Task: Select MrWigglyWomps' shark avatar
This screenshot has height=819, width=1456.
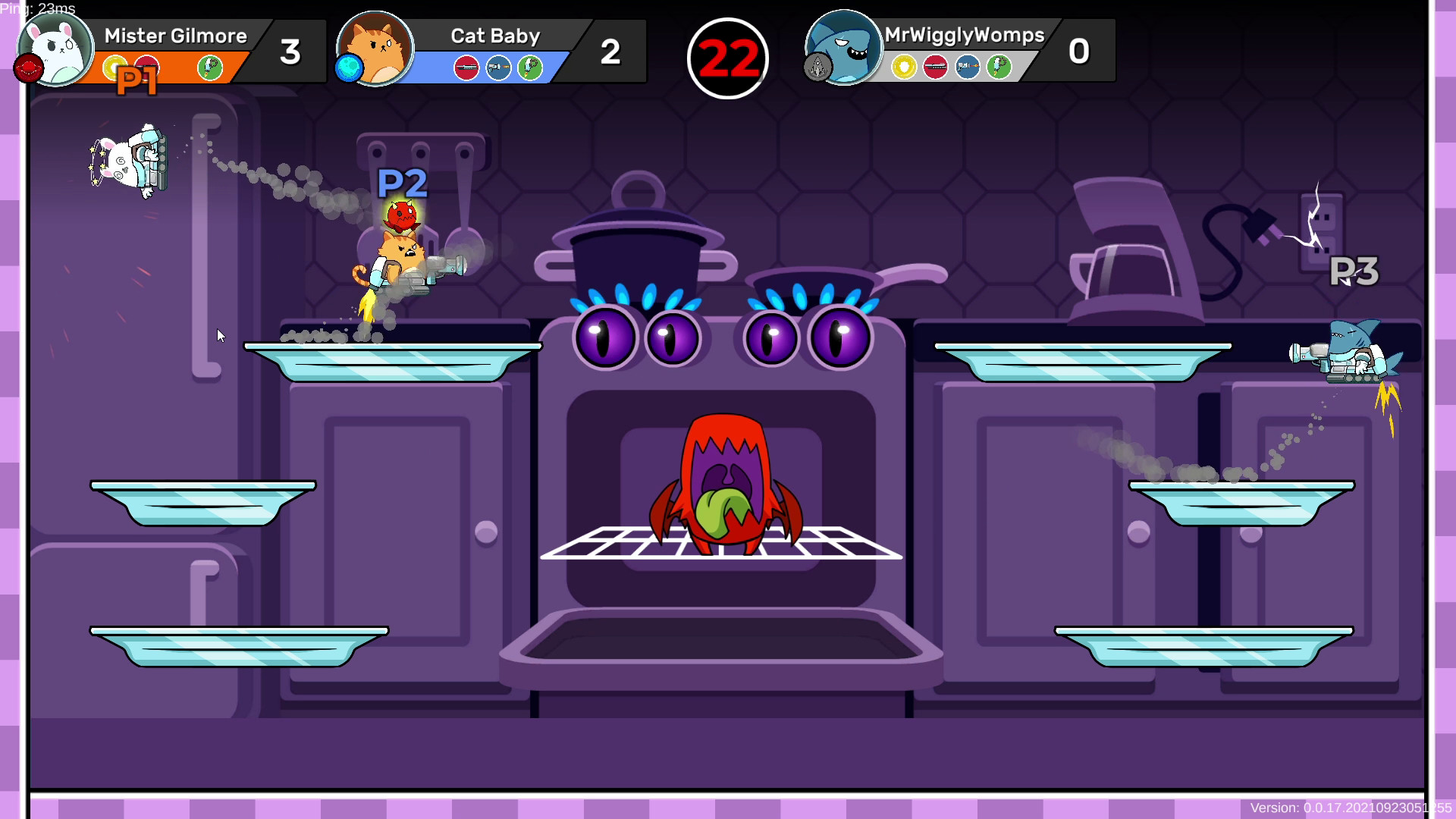Action: pos(844,49)
